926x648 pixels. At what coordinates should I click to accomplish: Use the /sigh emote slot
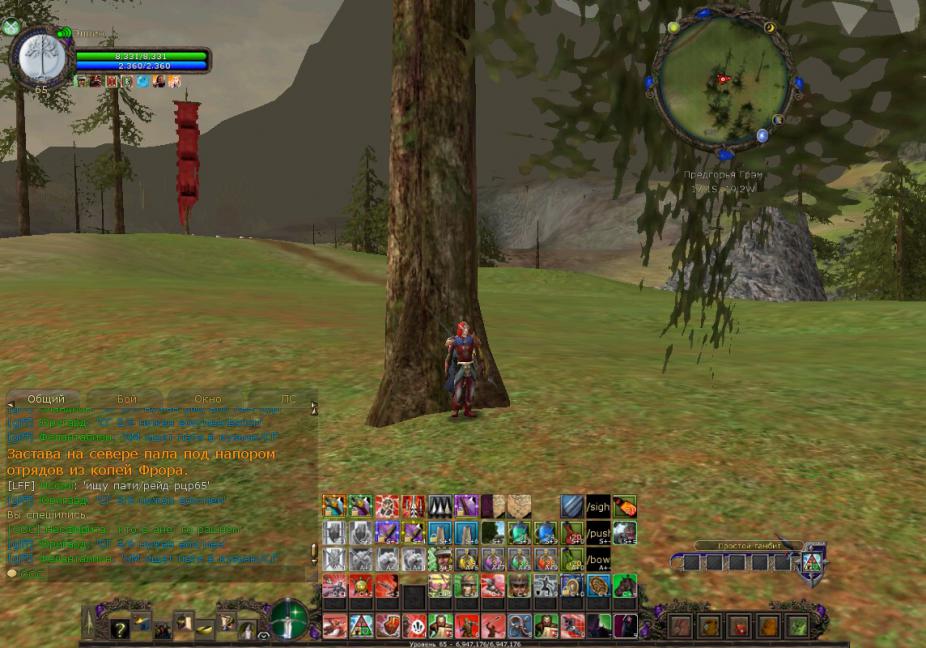(598, 506)
